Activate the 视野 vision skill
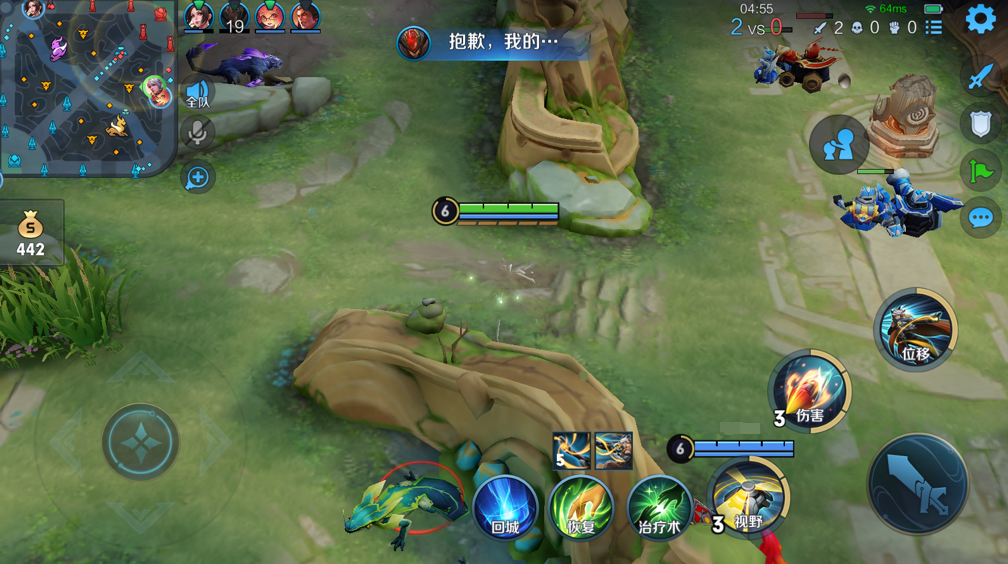 747,497
